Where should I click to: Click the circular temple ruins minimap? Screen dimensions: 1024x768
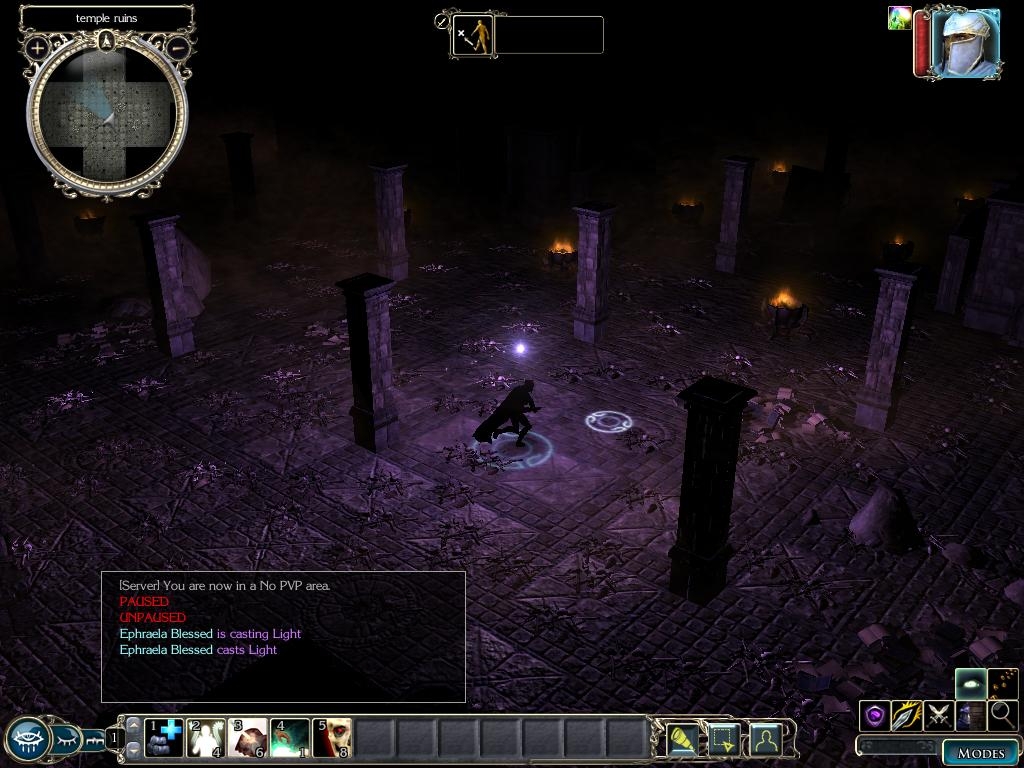point(107,113)
